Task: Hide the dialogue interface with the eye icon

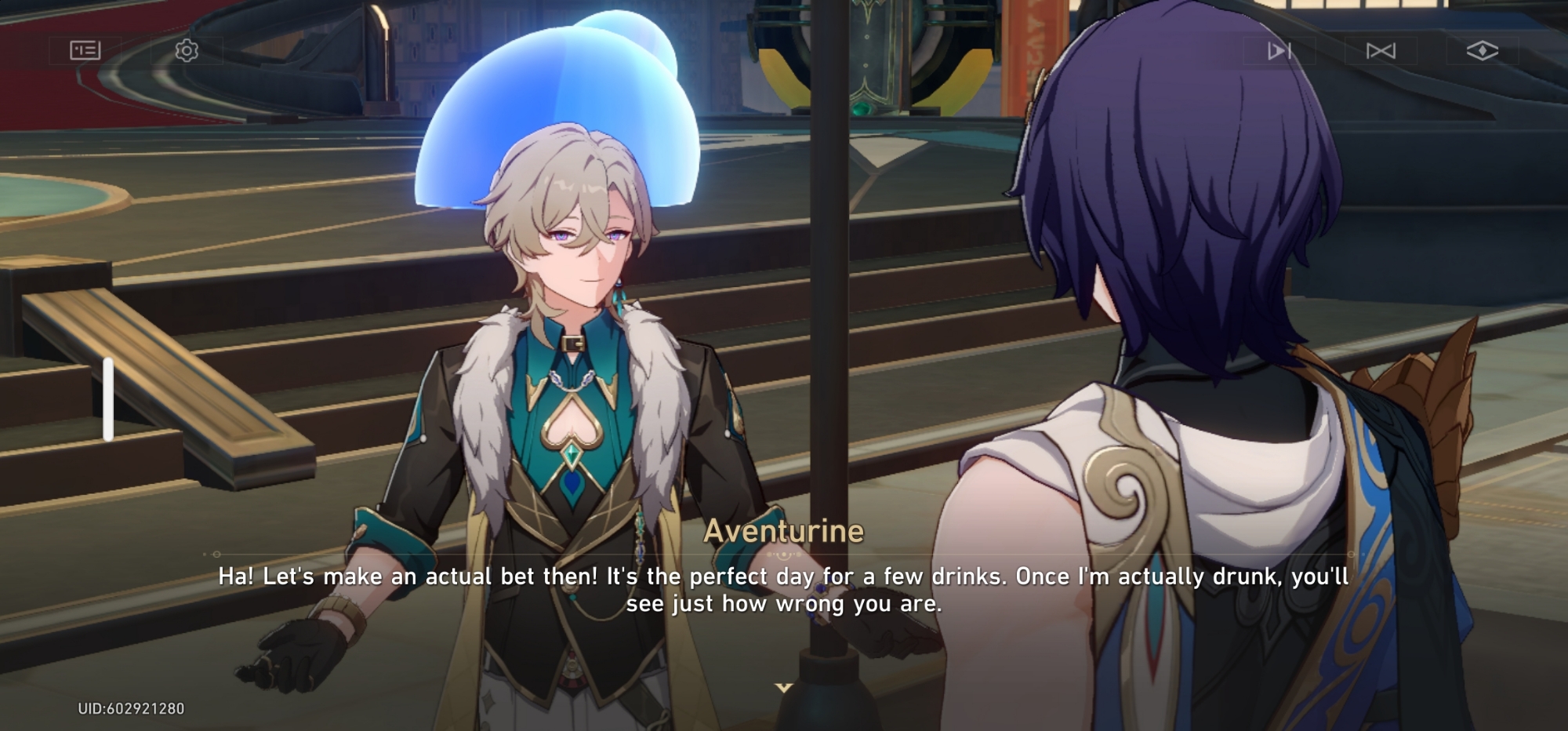Action: [x=1482, y=51]
